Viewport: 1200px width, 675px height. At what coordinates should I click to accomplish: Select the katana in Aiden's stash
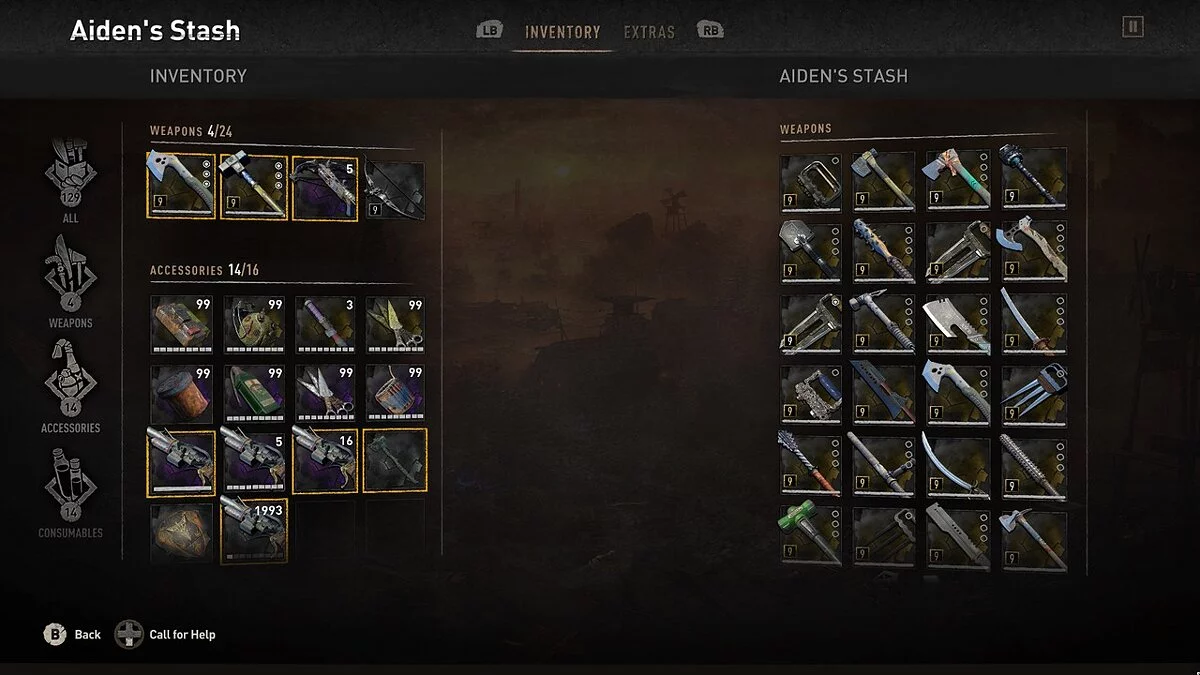1033,323
